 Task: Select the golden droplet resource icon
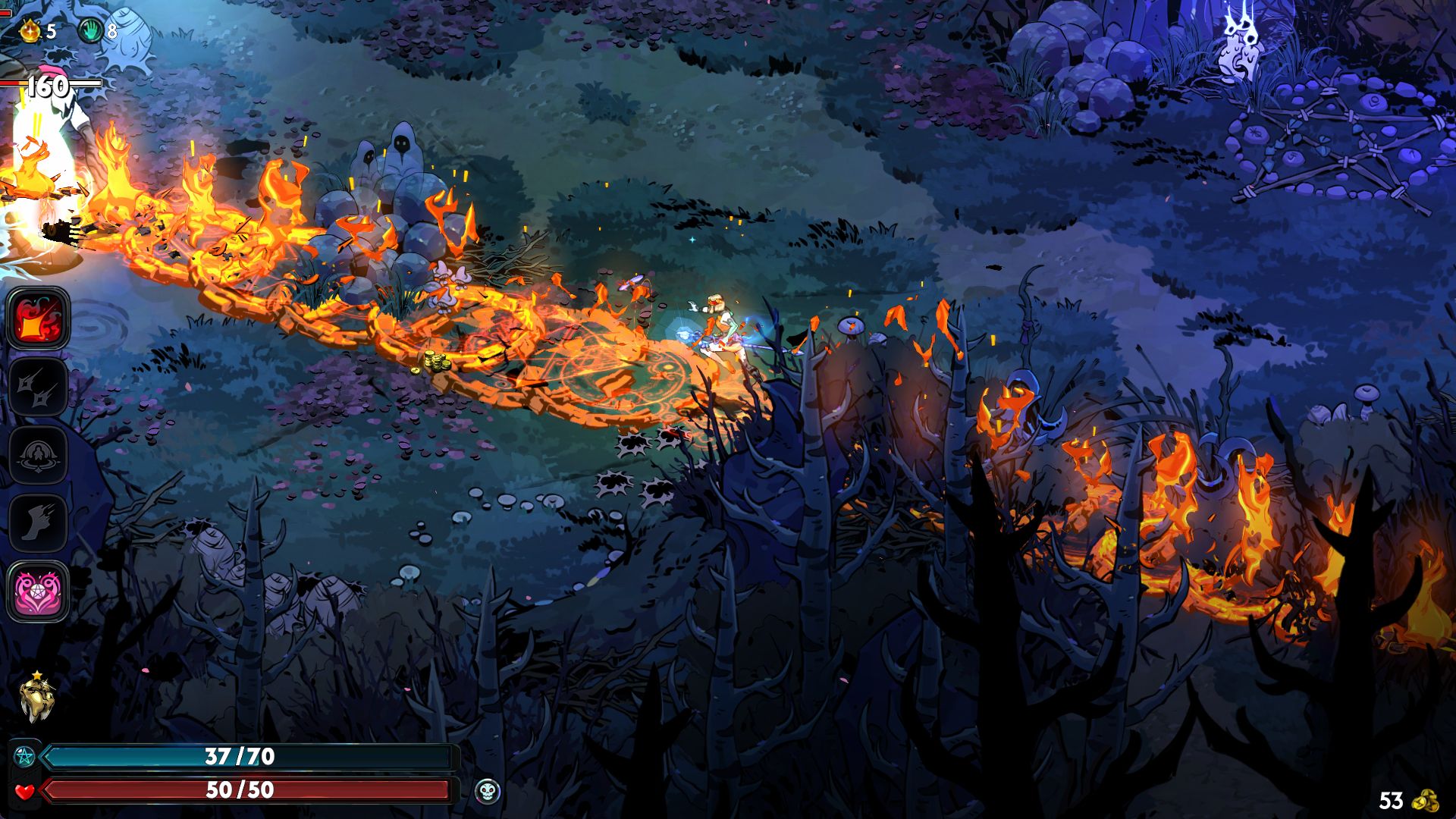click(30, 31)
